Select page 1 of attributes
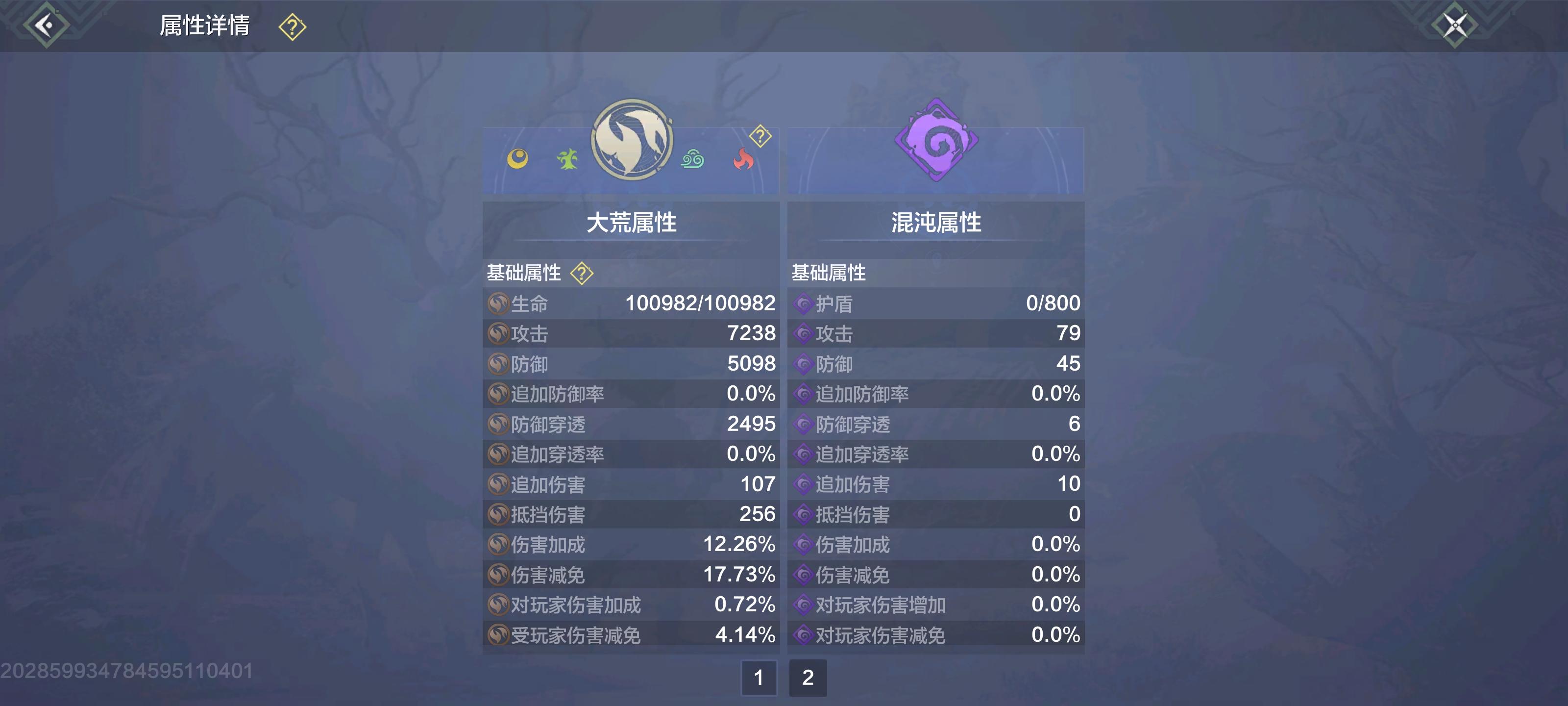Viewport: 1568px width, 706px height. pos(759,678)
